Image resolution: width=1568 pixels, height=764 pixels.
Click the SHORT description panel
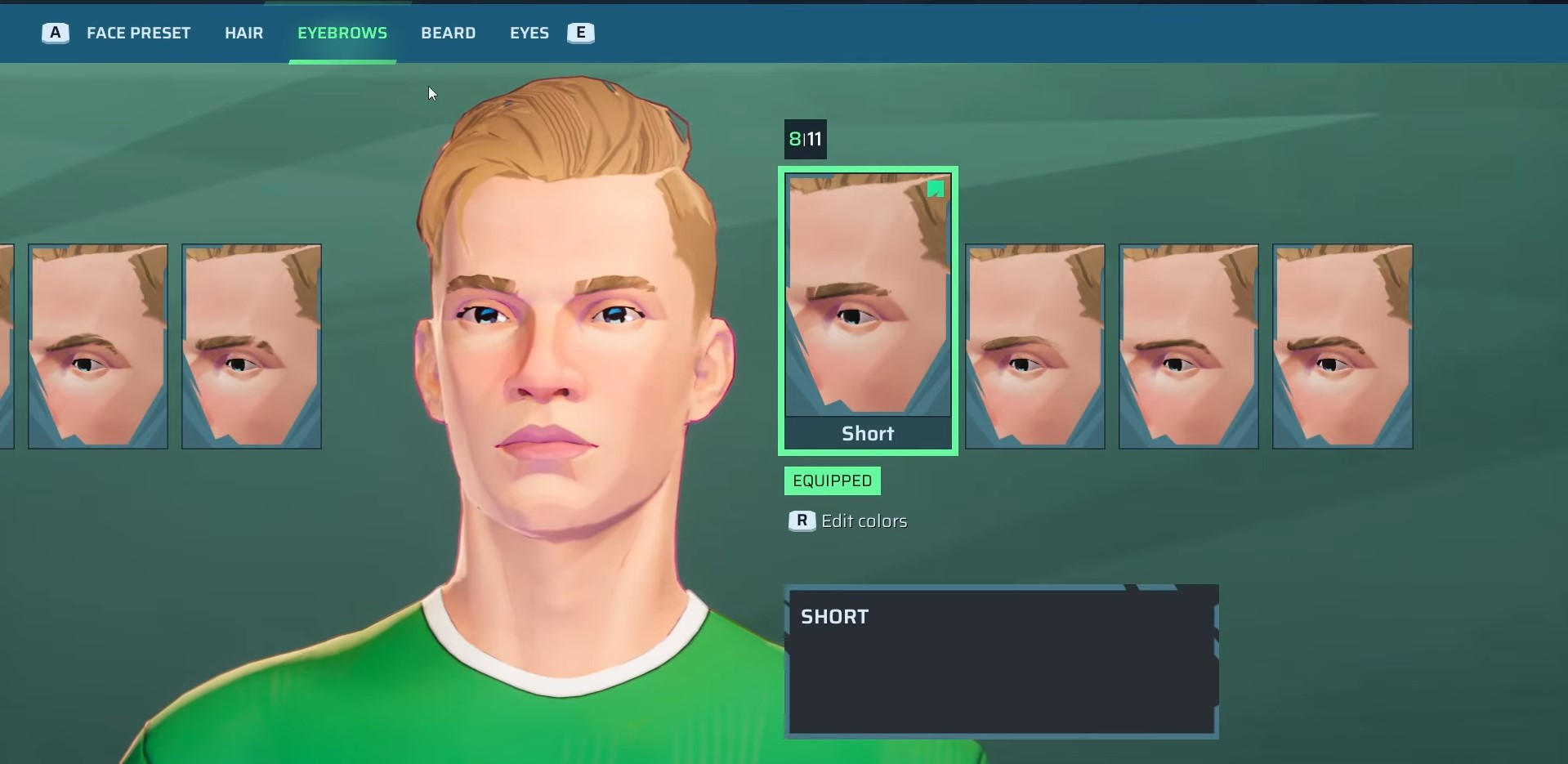[x=1000, y=662]
